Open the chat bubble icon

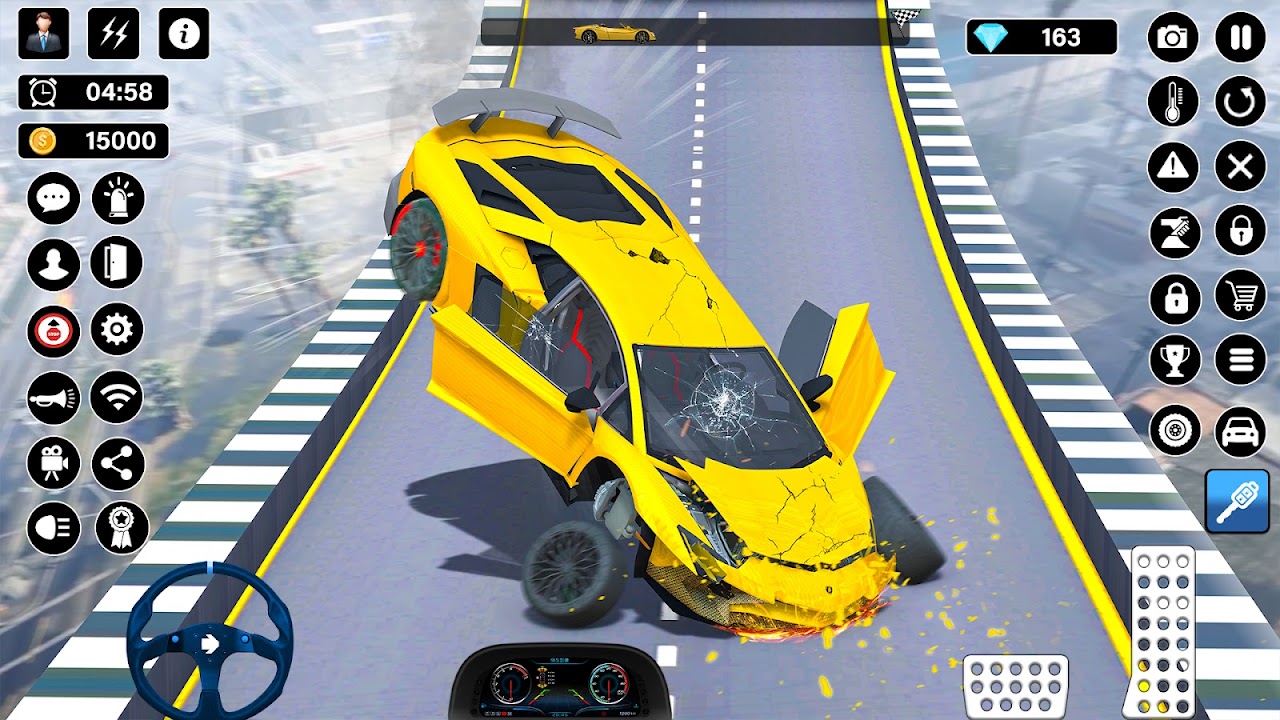pos(55,199)
